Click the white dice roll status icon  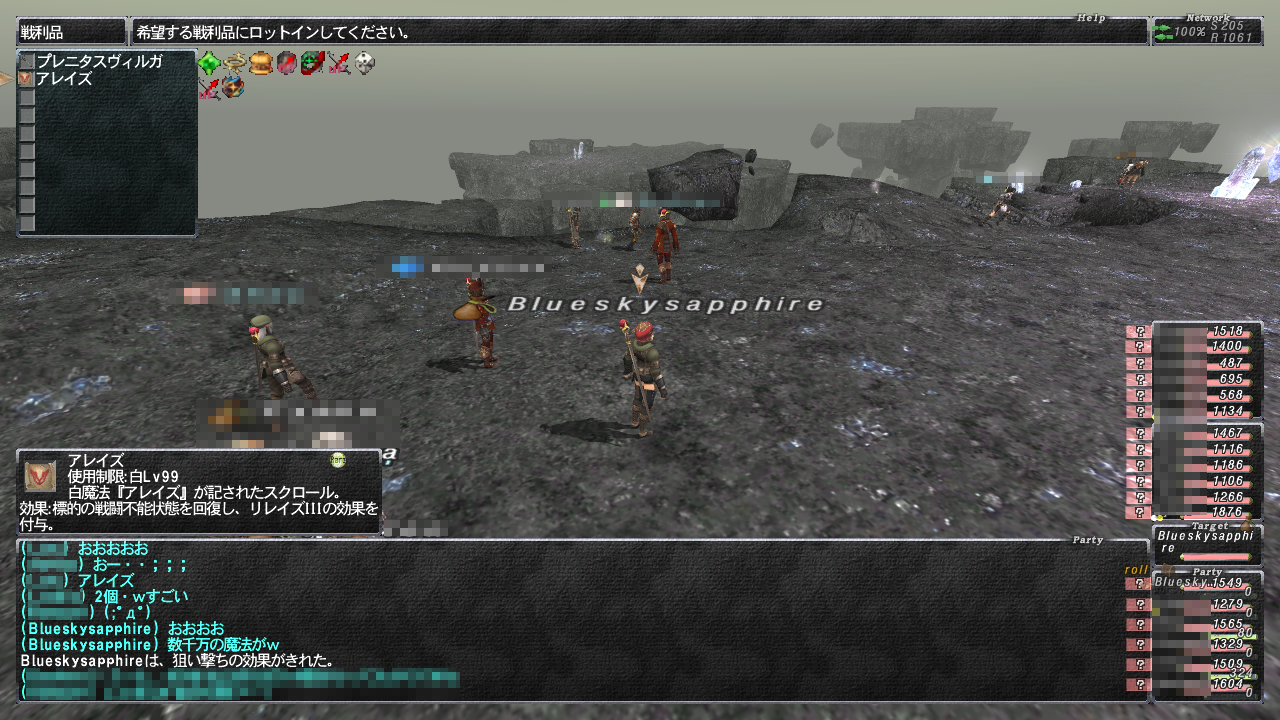365,64
